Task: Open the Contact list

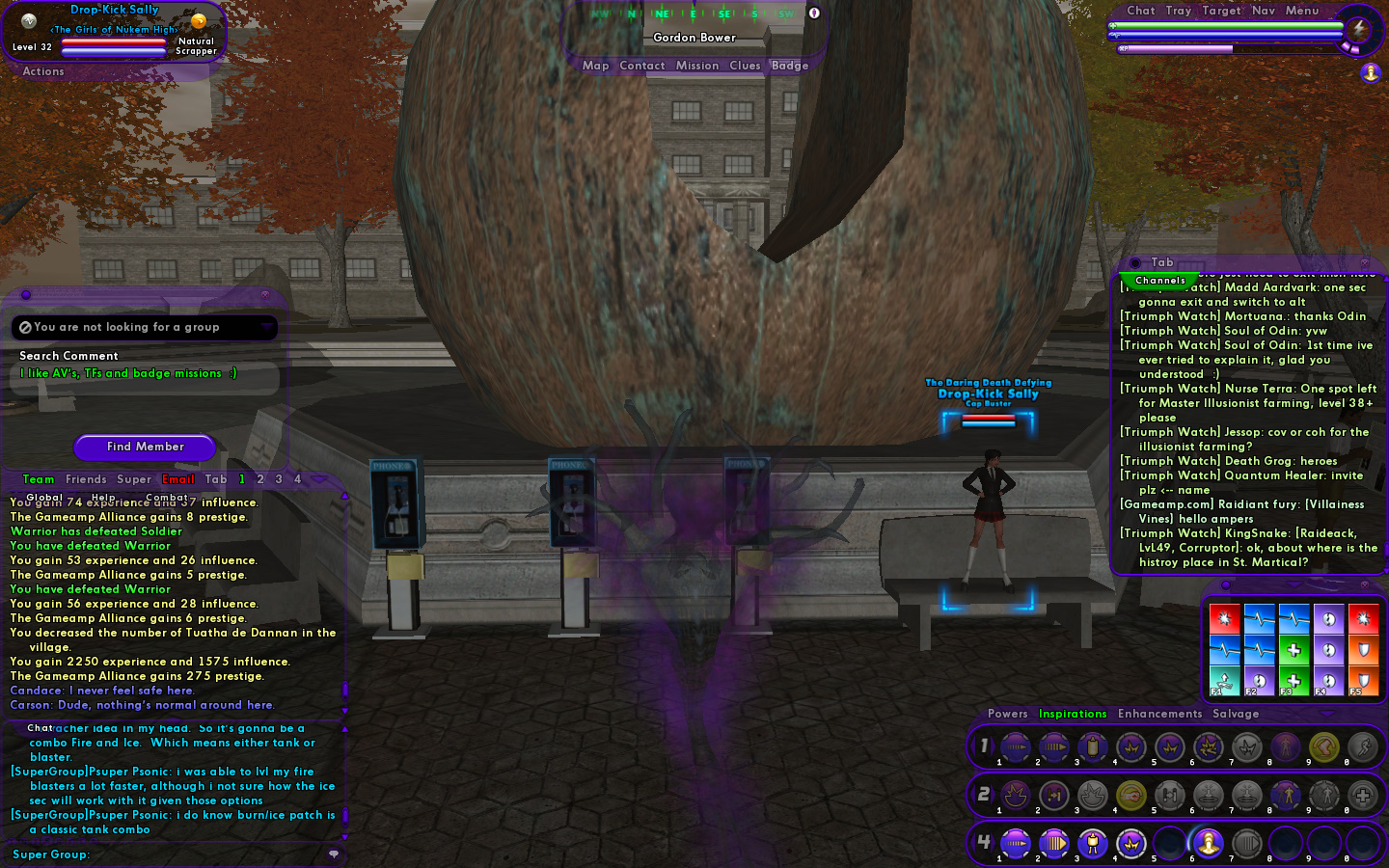Action: tap(641, 66)
